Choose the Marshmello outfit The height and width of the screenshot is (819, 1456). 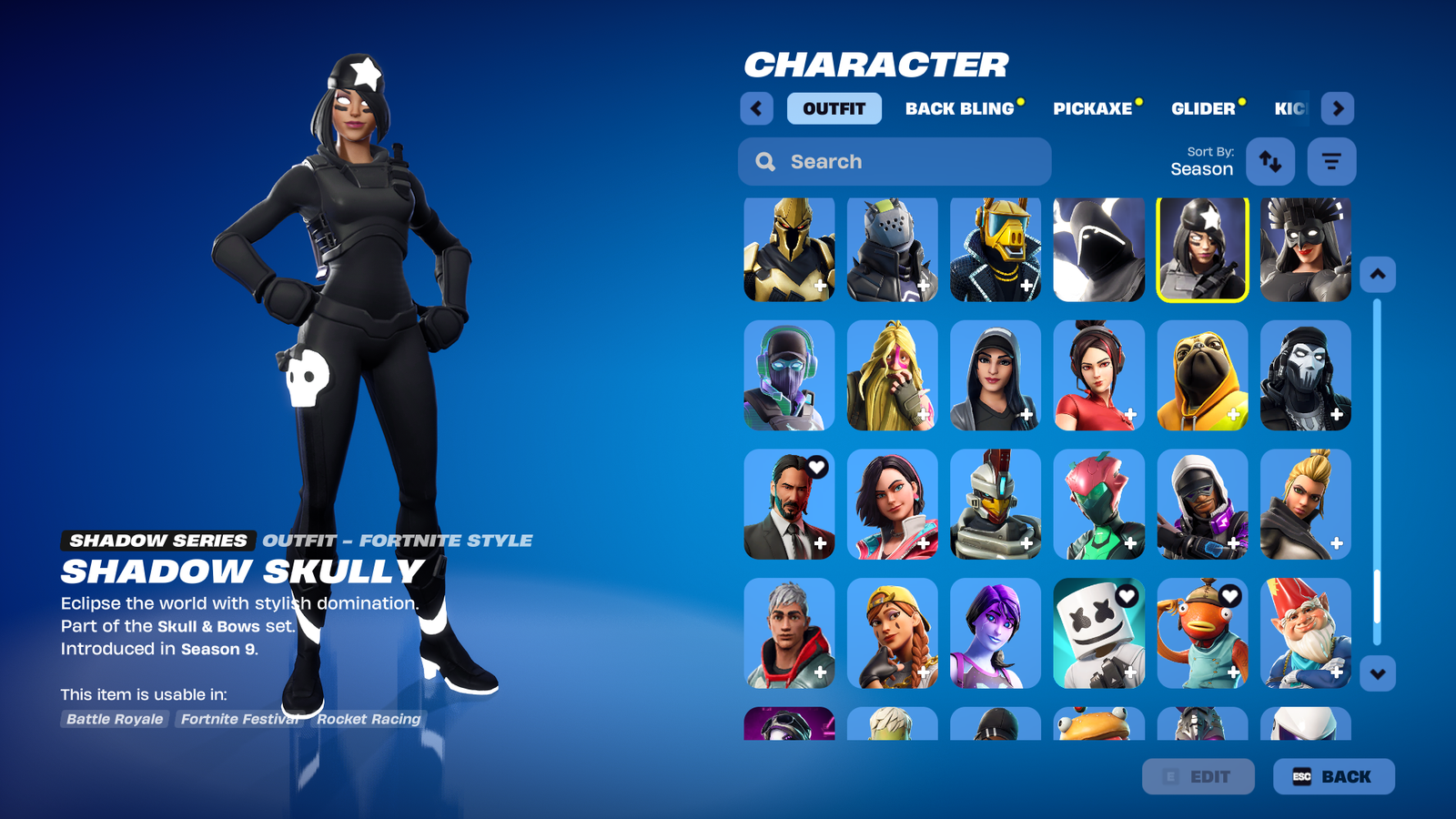pyautogui.click(x=1098, y=633)
